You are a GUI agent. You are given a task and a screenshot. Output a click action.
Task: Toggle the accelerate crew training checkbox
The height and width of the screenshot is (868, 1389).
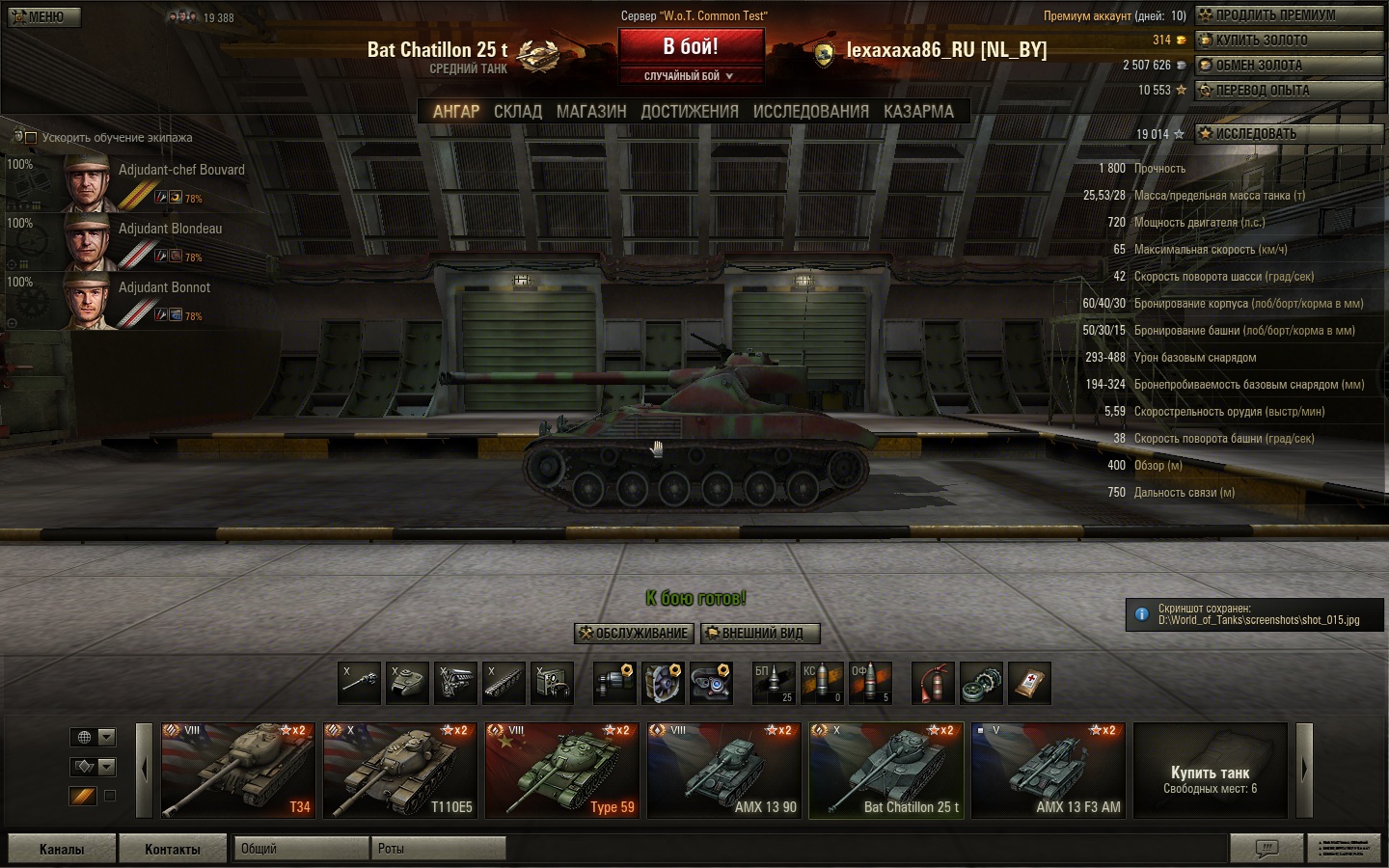click(31, 138)
